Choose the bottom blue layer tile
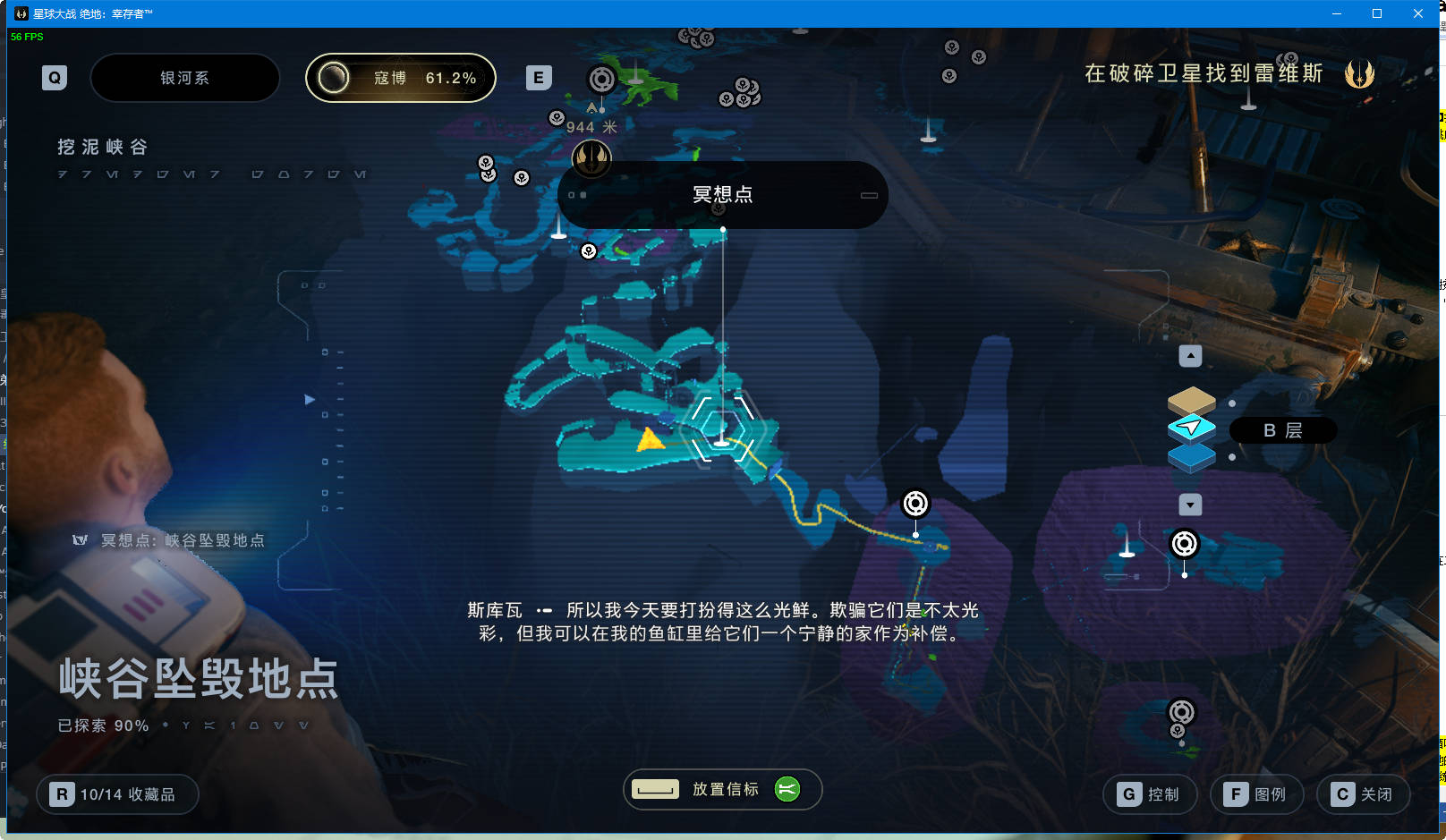The width and height of the screenshot is (1446, 840). coord(1191,457)
